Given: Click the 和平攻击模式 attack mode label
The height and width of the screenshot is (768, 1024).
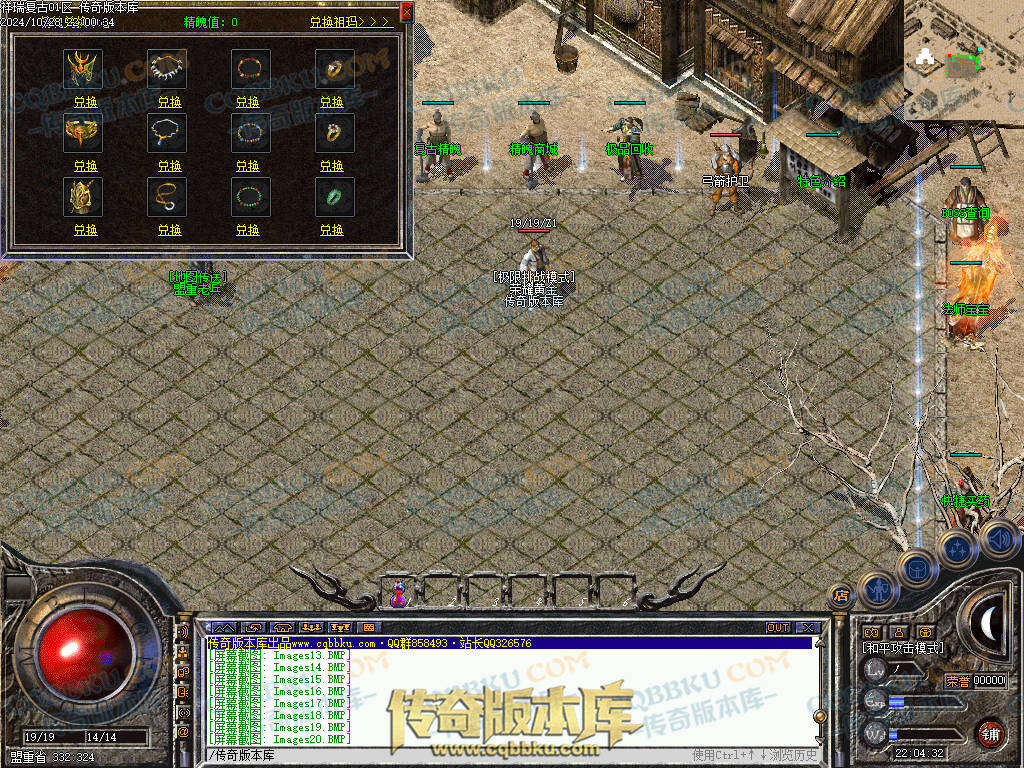Looking at the screenshot, I should (x=903, y=648).
